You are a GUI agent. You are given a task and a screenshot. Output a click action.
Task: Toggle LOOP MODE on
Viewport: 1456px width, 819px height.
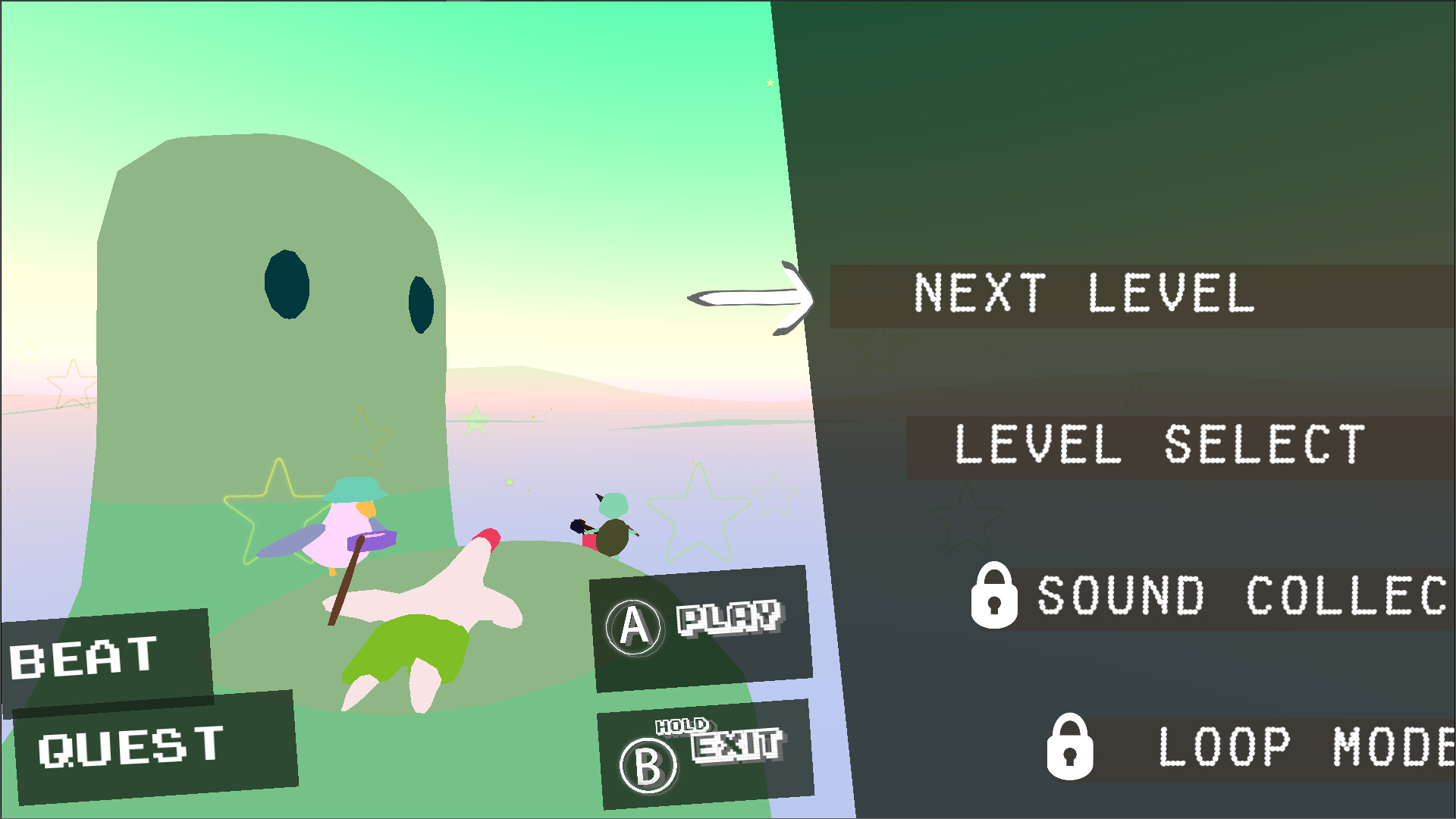tap(1289, 747)
